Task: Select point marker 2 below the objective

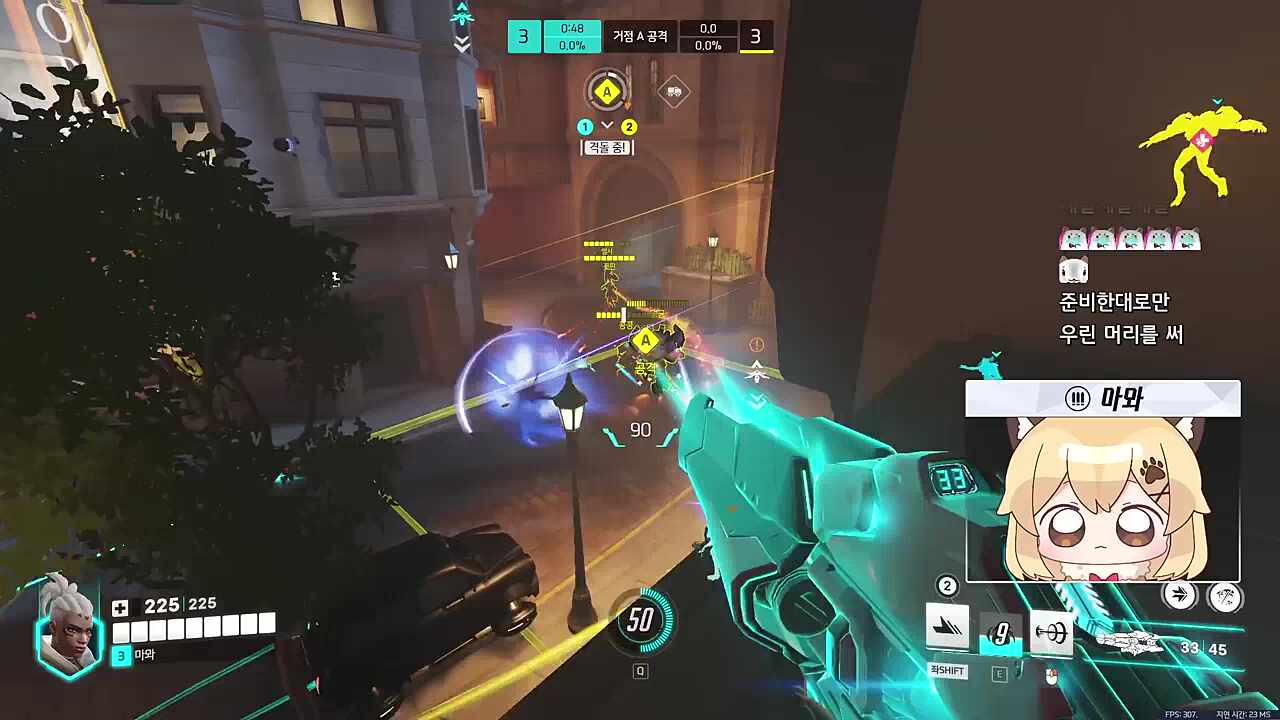Action: coord(627,126)
